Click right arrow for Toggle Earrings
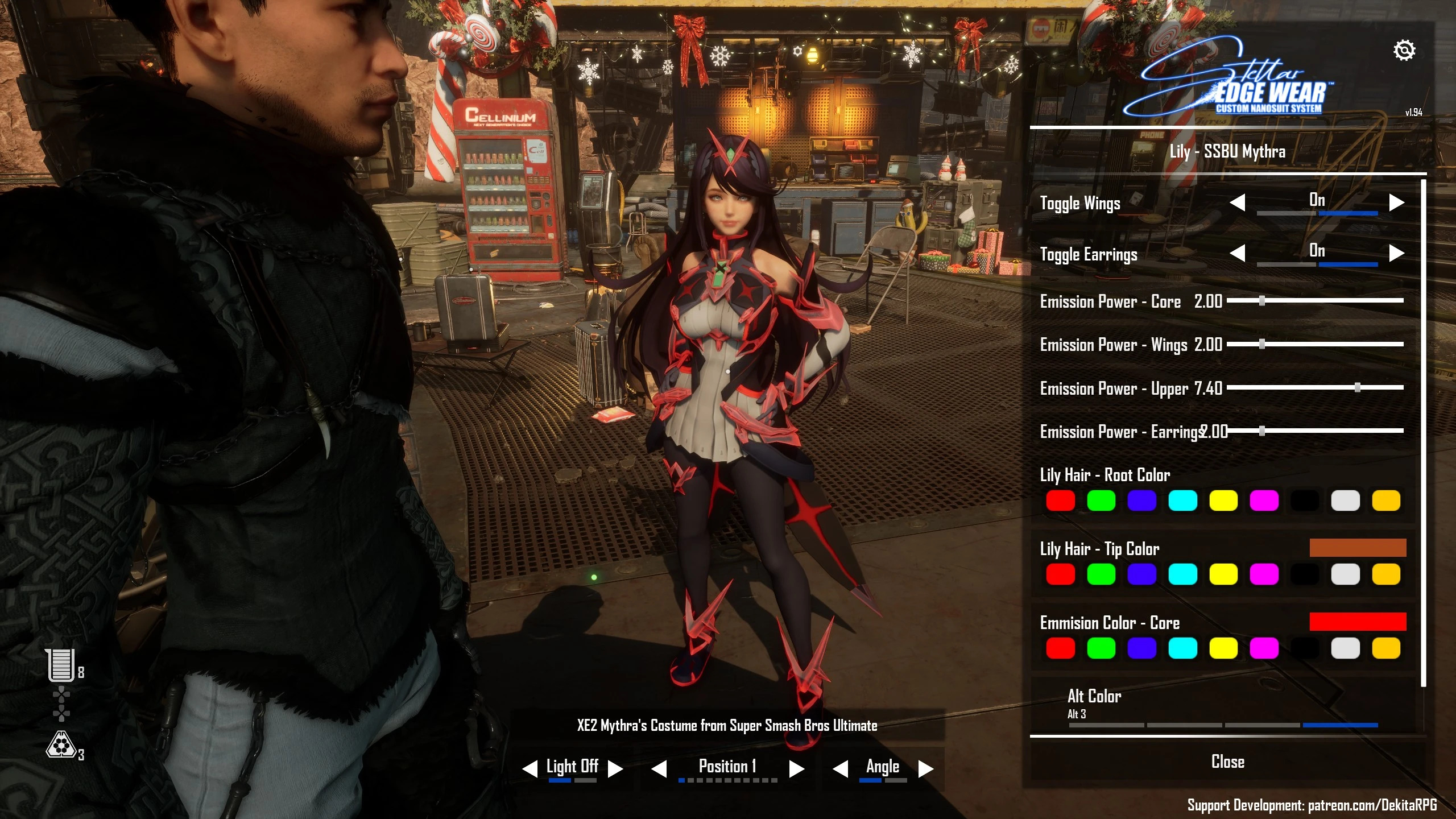Screen dimensions: 1456x819 pyautogui.click(x=1396, y=253)
